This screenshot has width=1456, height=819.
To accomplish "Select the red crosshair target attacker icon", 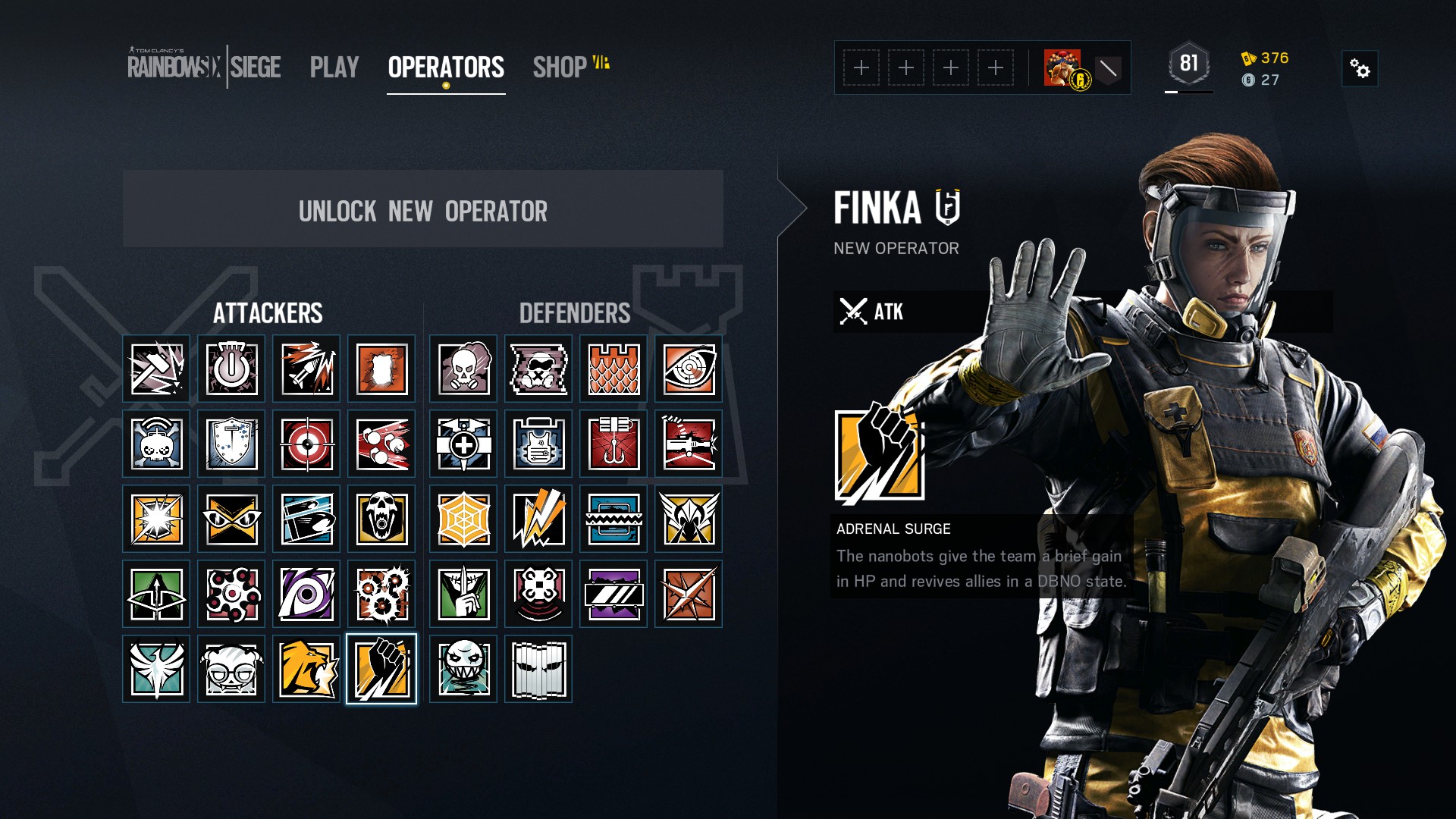I will pos(306,444).
